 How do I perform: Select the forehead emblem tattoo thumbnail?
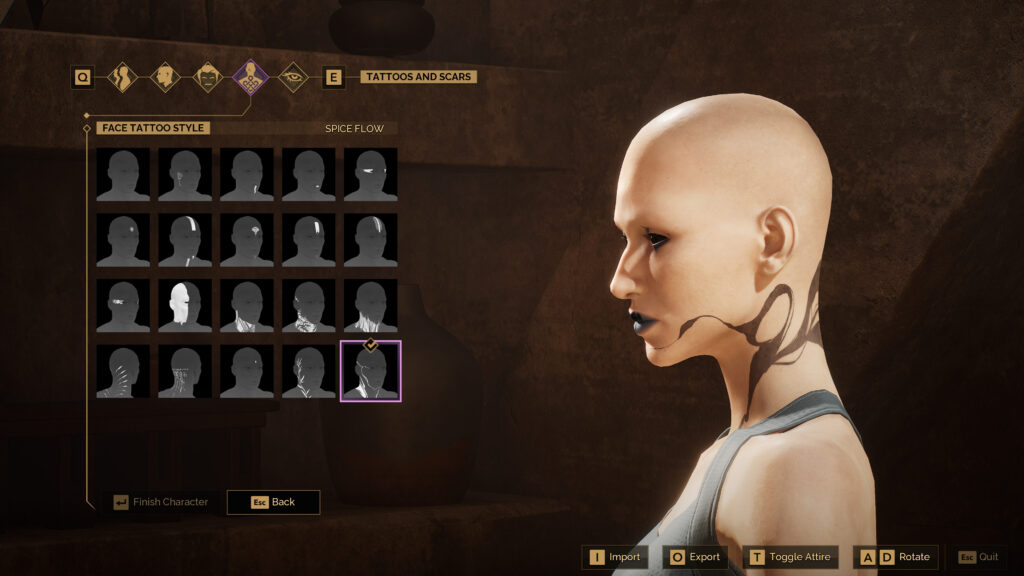tap(247, 240)
